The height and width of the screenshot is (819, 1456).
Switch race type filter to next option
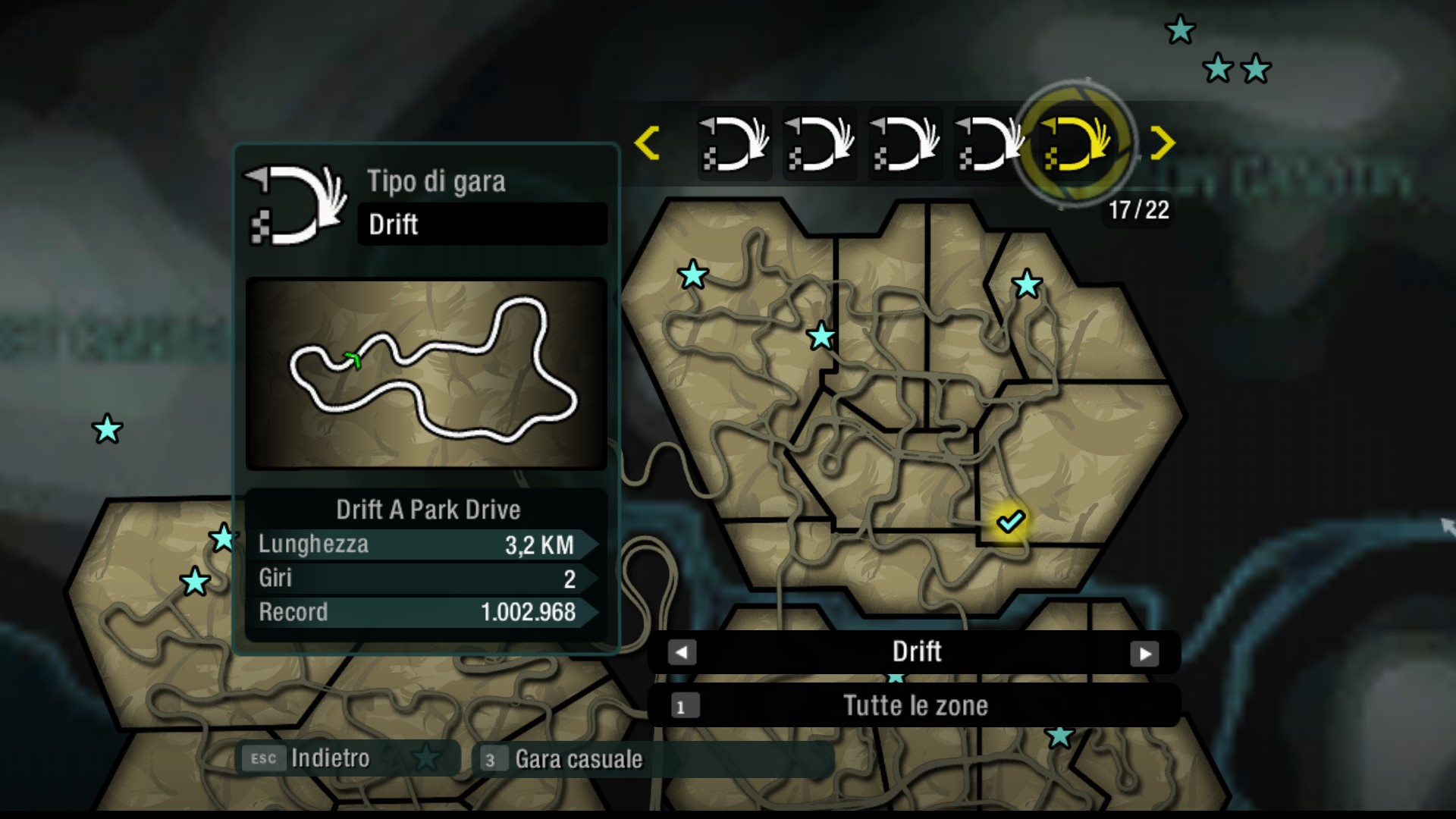tap(1144, 653)
